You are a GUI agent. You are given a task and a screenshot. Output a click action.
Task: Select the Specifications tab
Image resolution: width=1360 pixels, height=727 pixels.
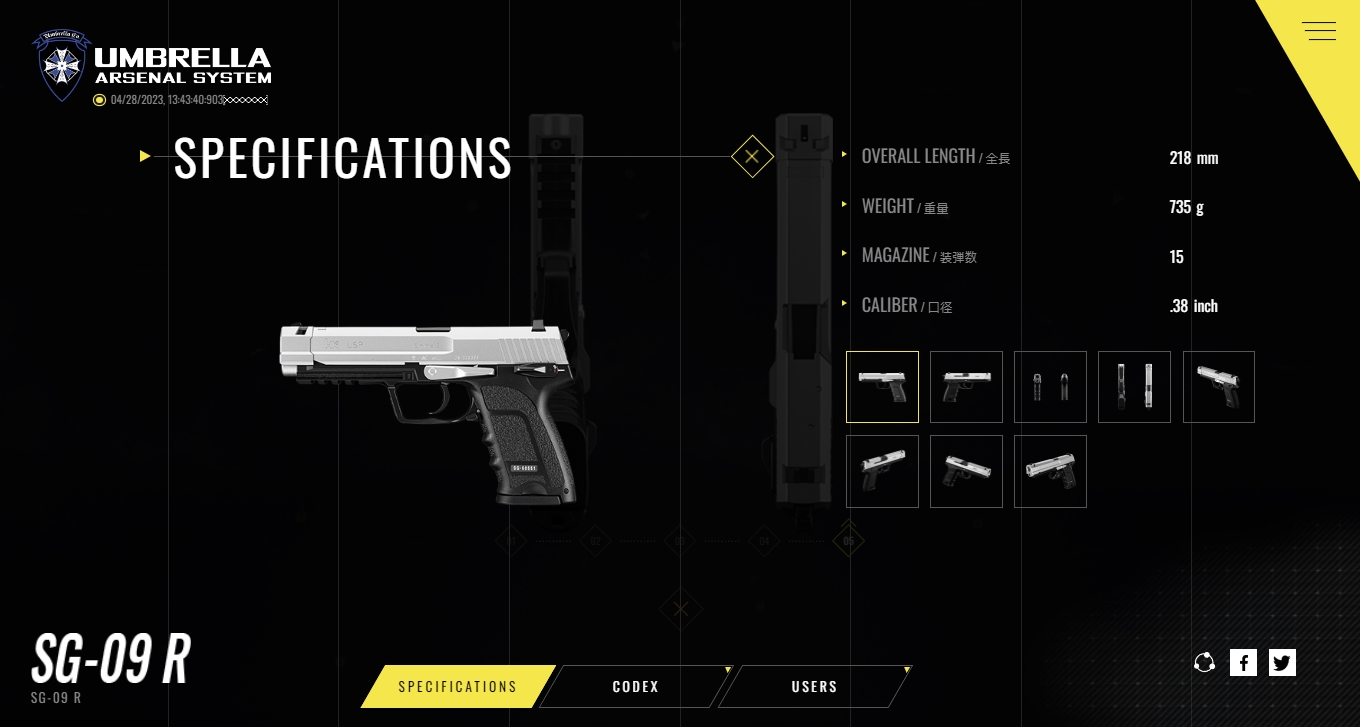pyautogui.click(x=457, y=687)
